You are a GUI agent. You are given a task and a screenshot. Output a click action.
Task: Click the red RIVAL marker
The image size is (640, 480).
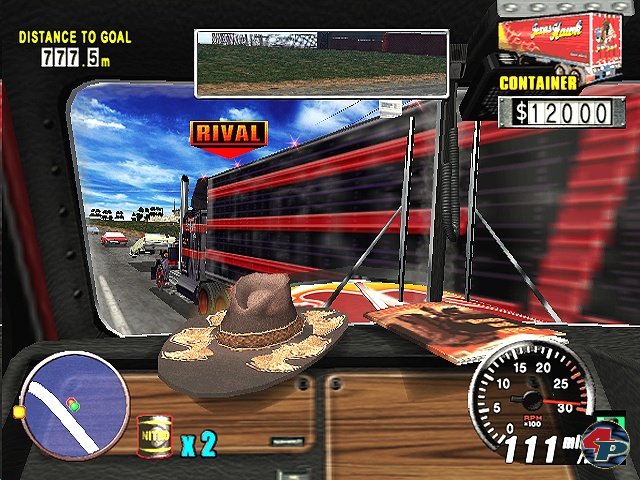pyautogui.click(x=229, y=134)
